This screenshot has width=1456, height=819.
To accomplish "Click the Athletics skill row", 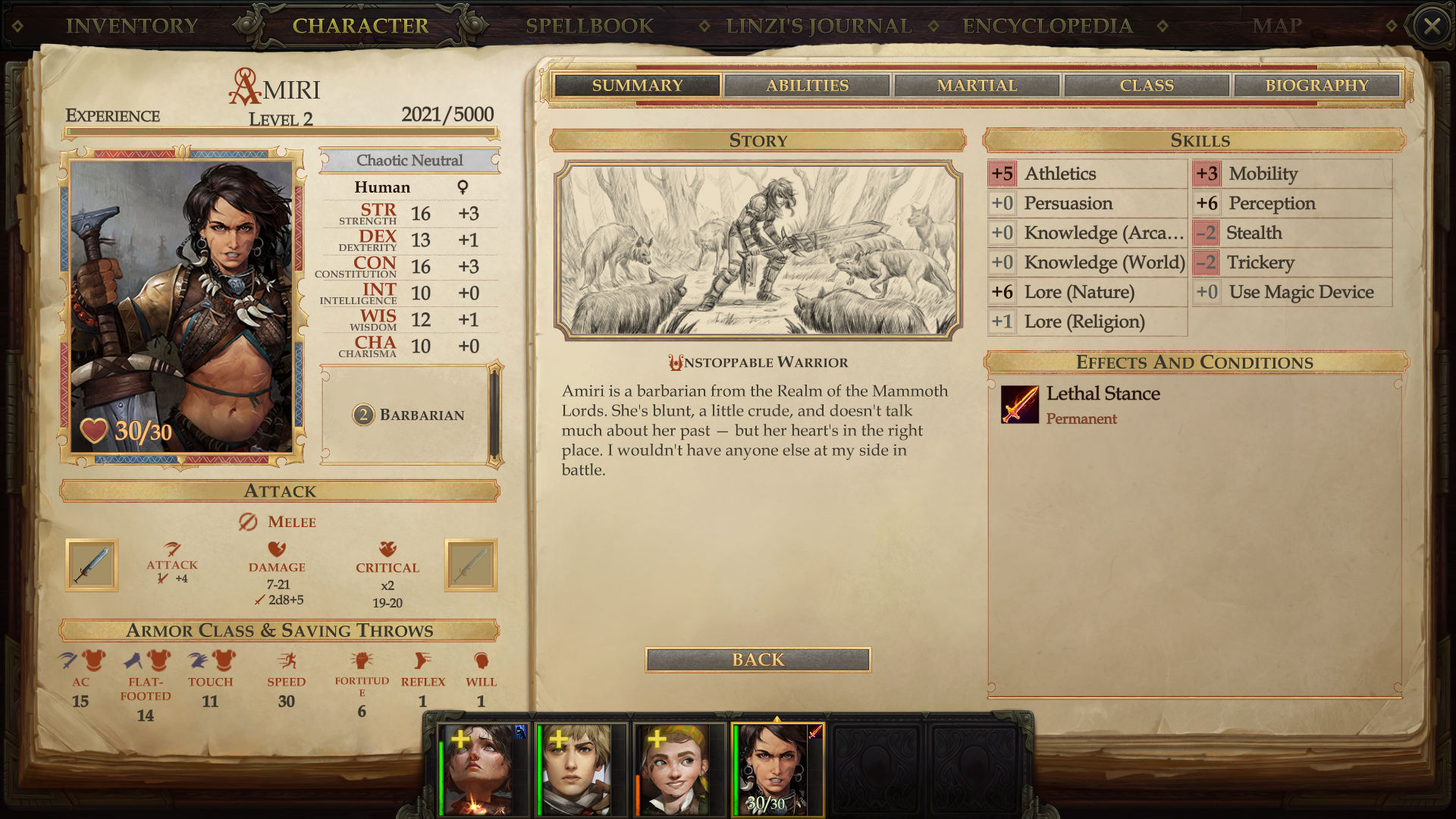I will coord(1086,174).
